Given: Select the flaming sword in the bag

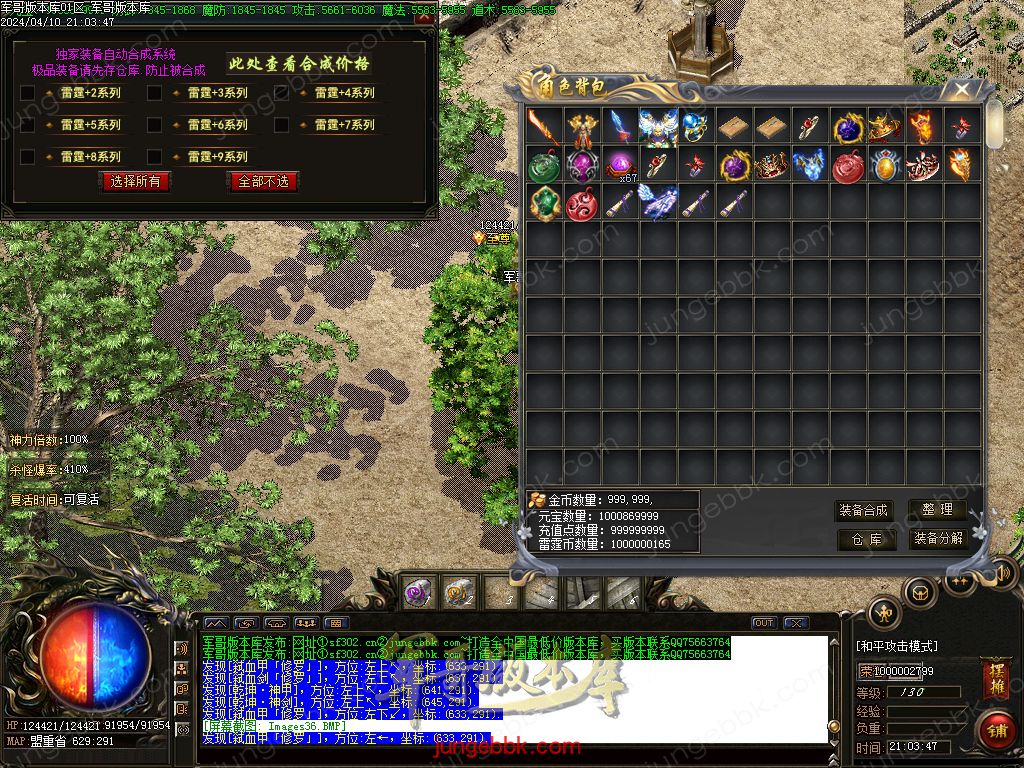Looking at the screenshot, I should pos(544,126).
